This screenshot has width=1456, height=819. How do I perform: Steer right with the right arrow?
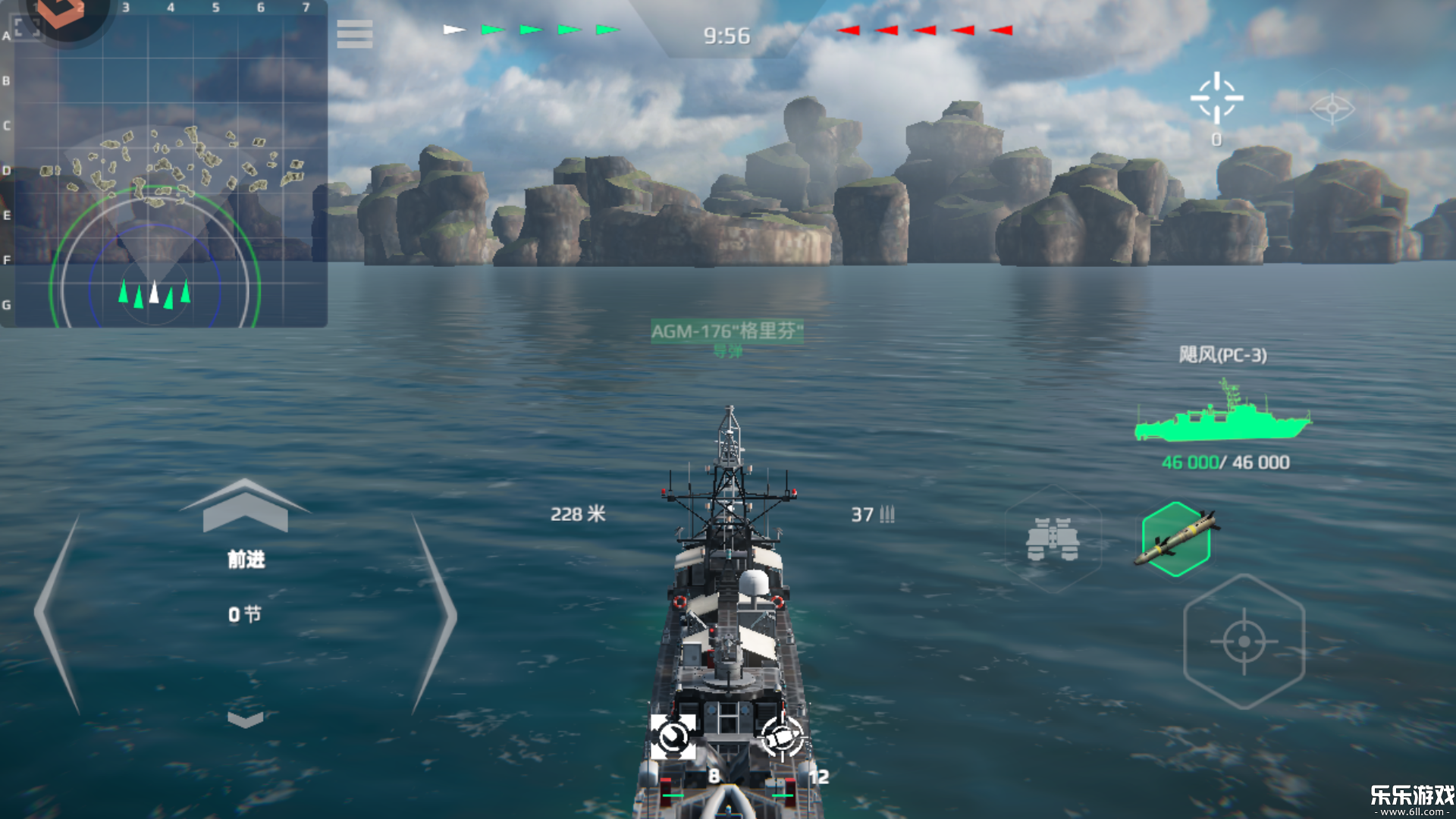tap(434, 614)
